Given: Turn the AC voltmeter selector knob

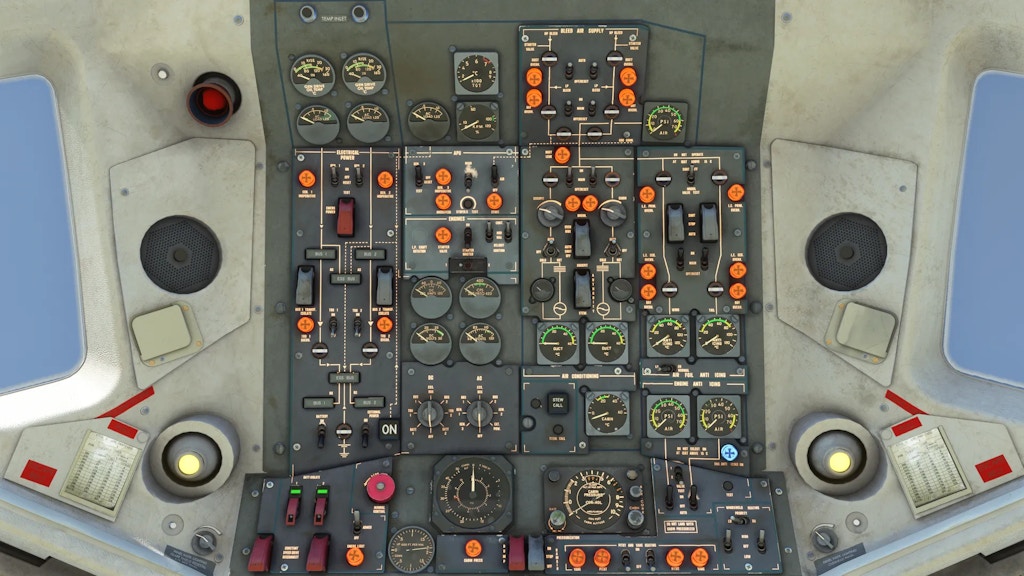Looking at the screenshot, I should [x=480, y=413].
